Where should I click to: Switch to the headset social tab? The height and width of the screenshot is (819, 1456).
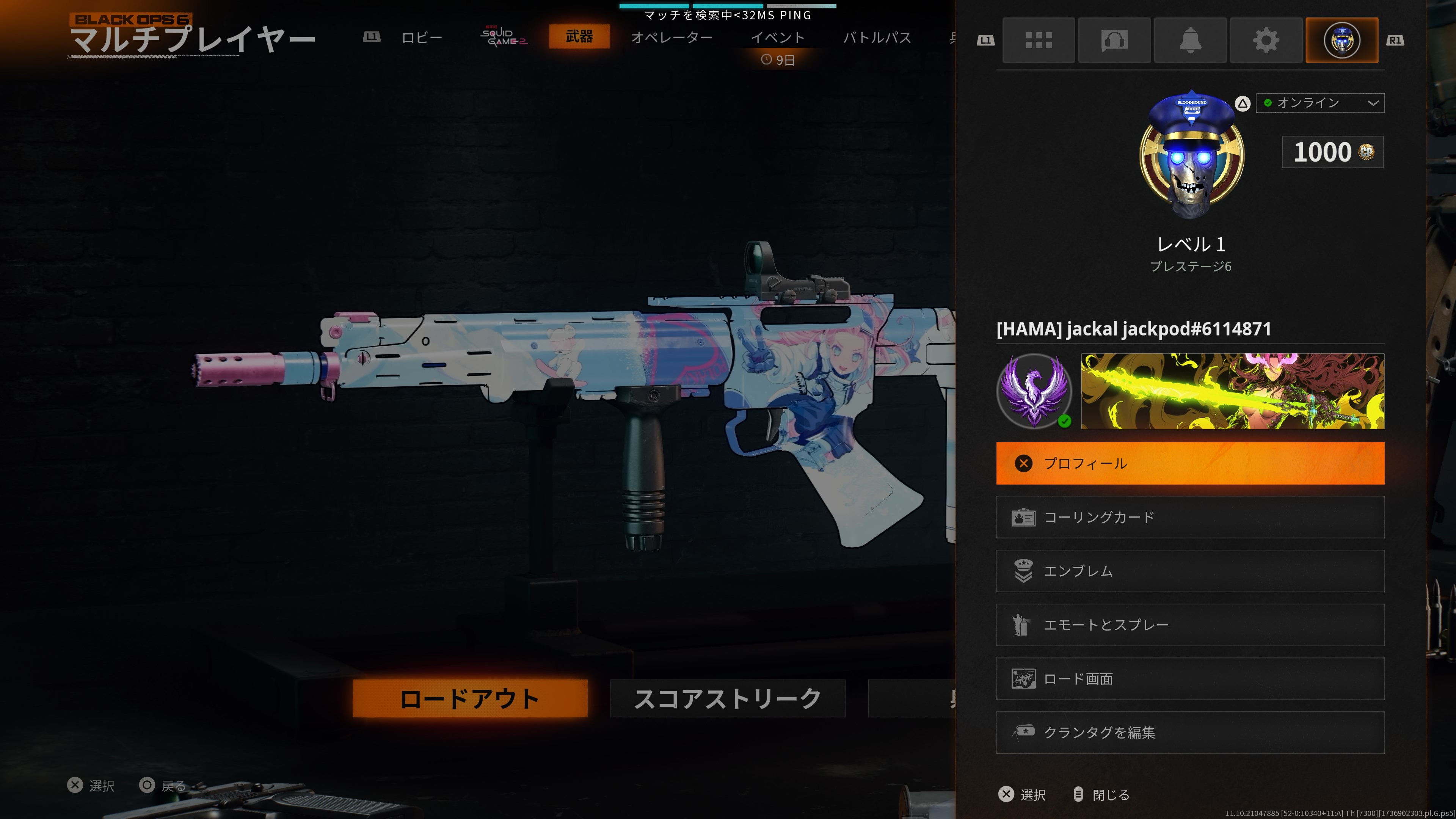(x=1114, y=40)
